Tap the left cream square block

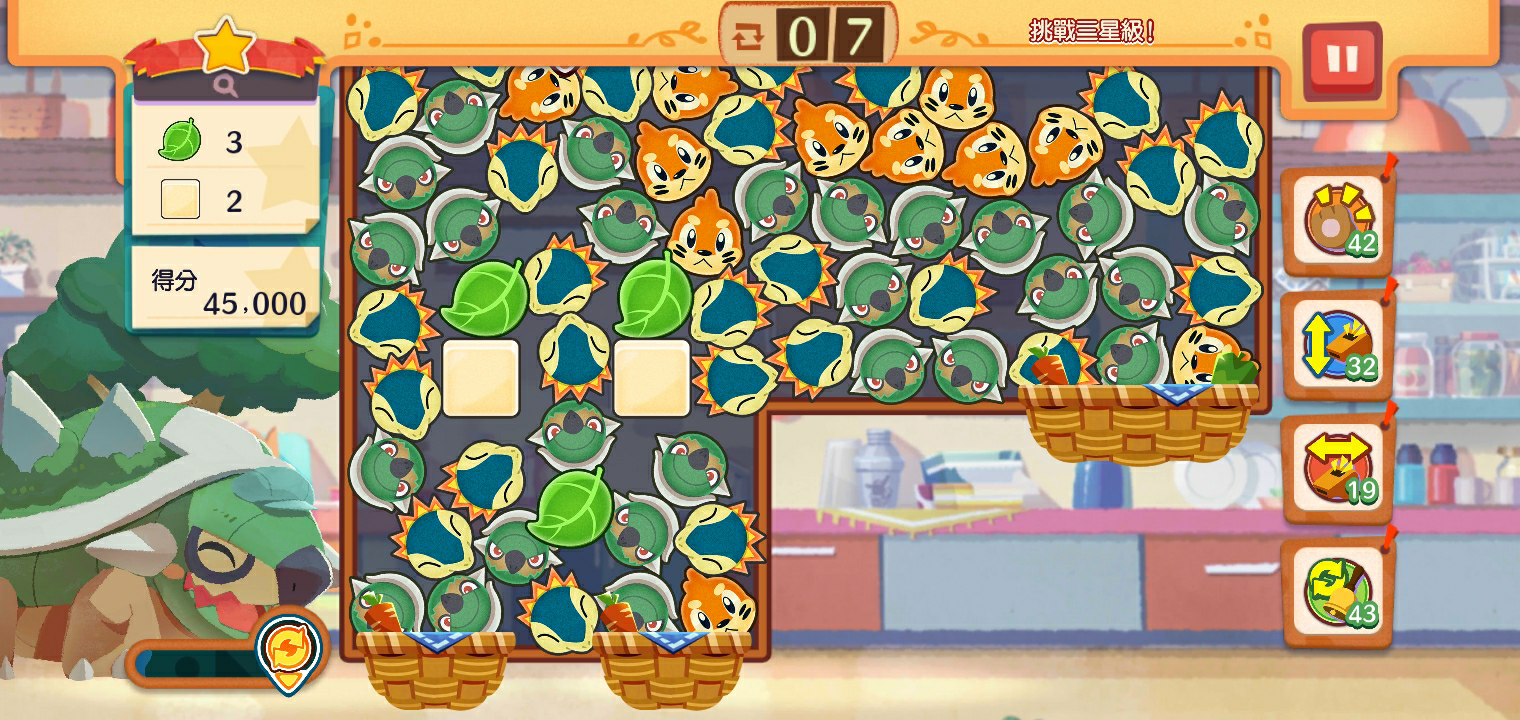tap(481, 378)
